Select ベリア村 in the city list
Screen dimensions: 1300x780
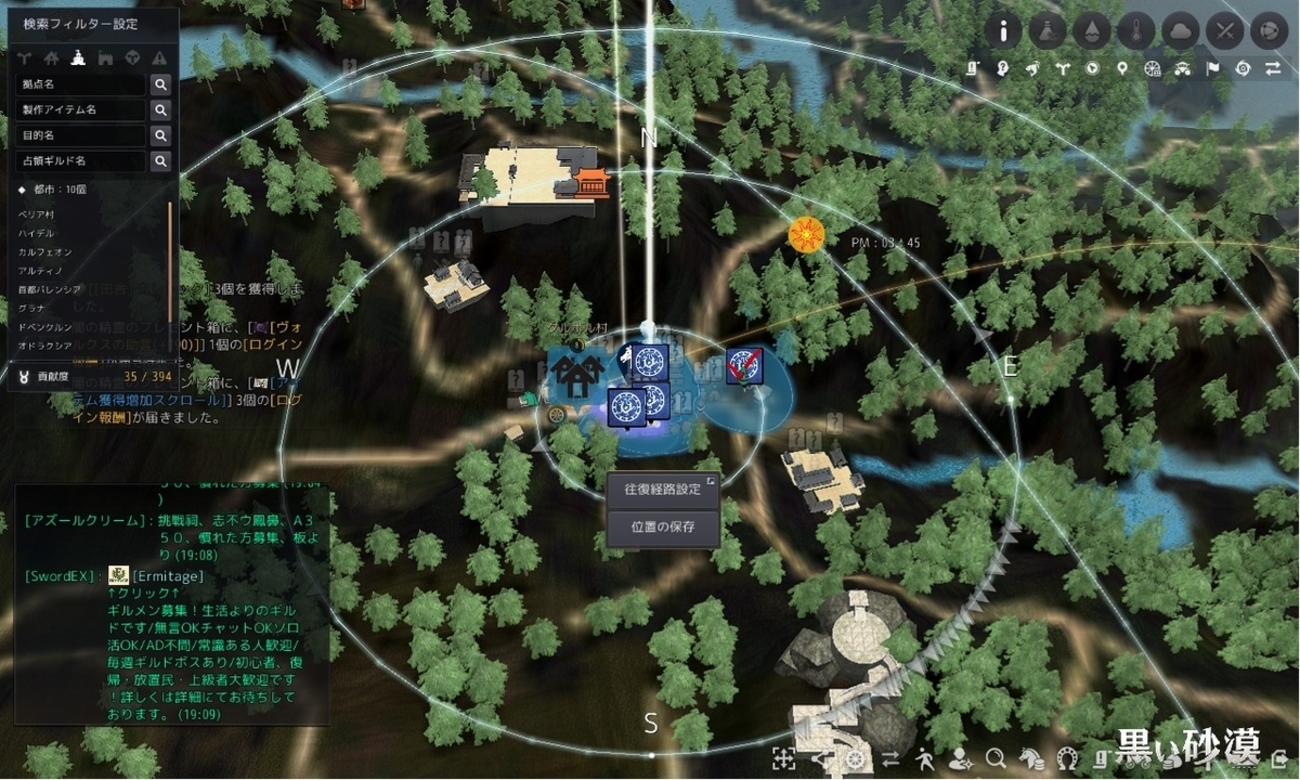[x=38, y=214]
